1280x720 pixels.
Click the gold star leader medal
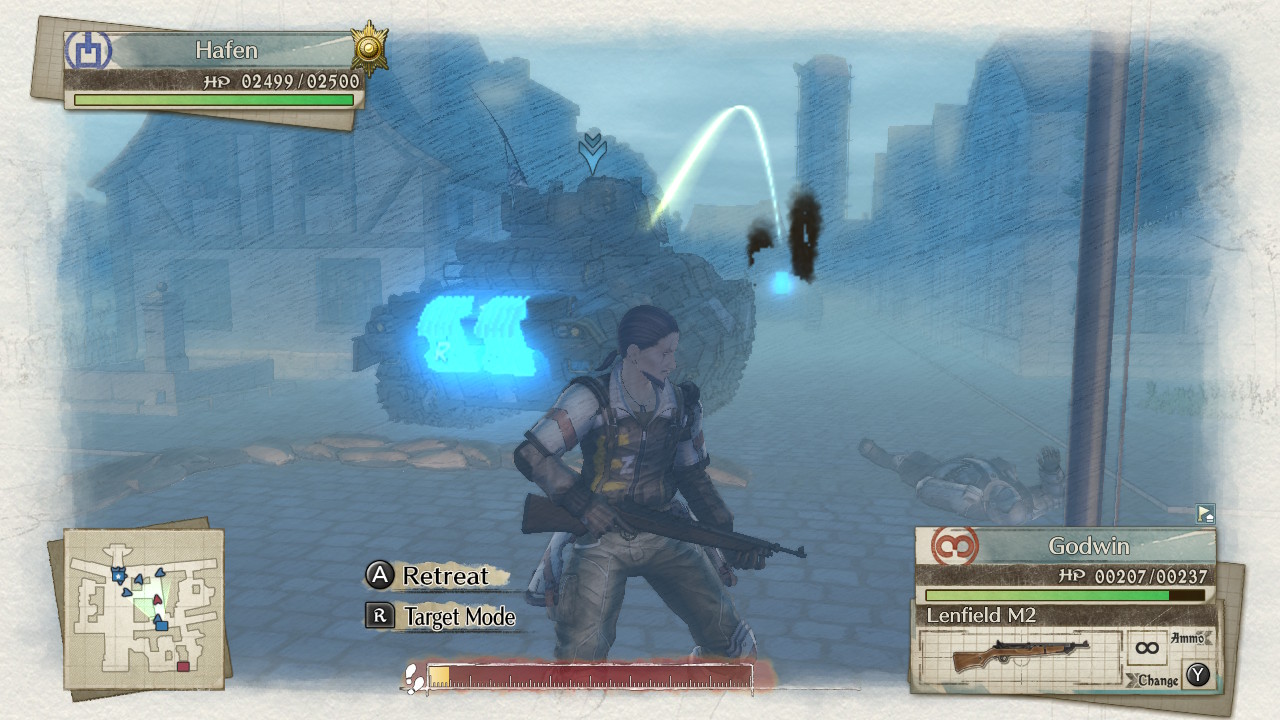(369, 48)
